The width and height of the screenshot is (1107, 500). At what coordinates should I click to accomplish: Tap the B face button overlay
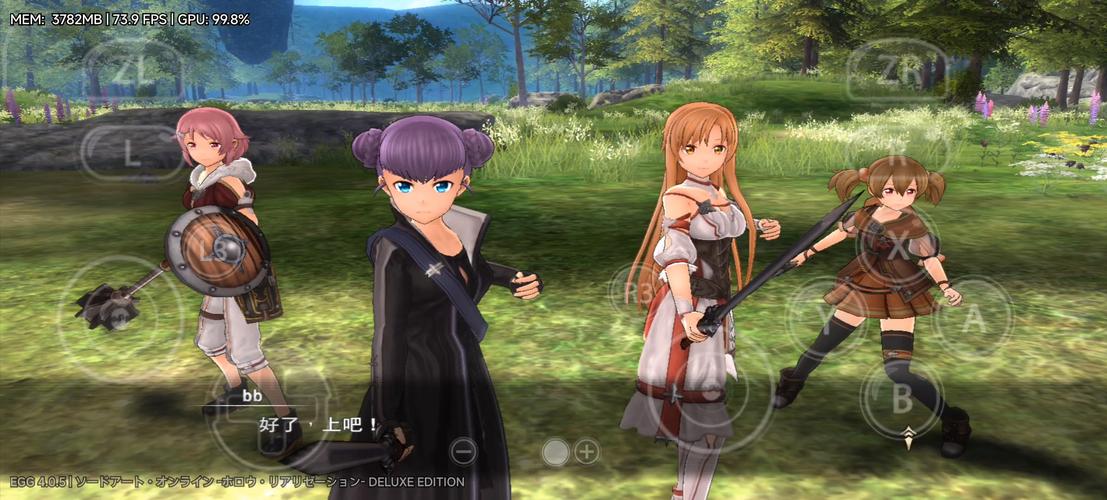[x=902, y=398]
